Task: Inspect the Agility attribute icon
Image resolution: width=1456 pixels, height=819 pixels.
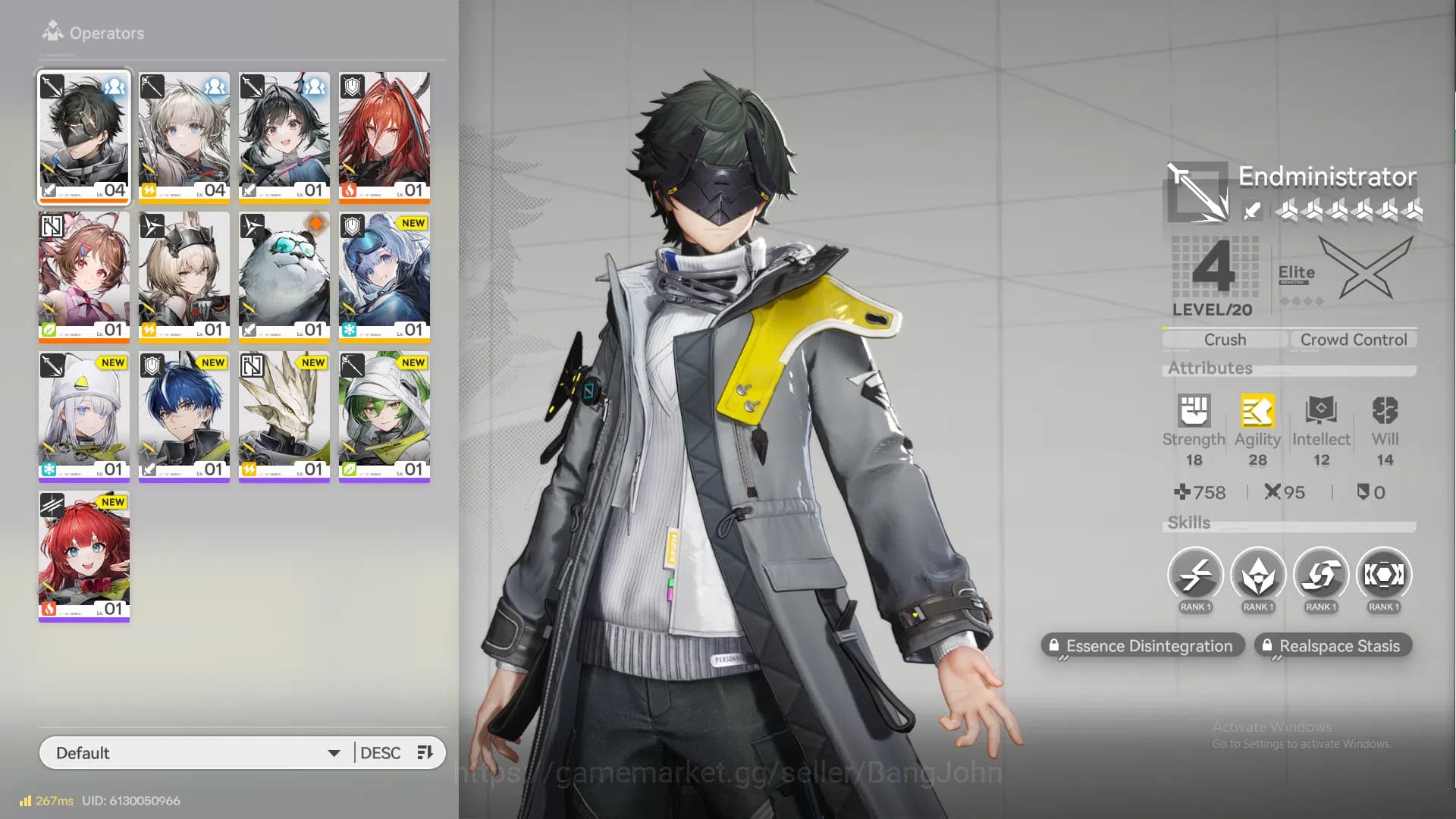Action: [1257, 412]
